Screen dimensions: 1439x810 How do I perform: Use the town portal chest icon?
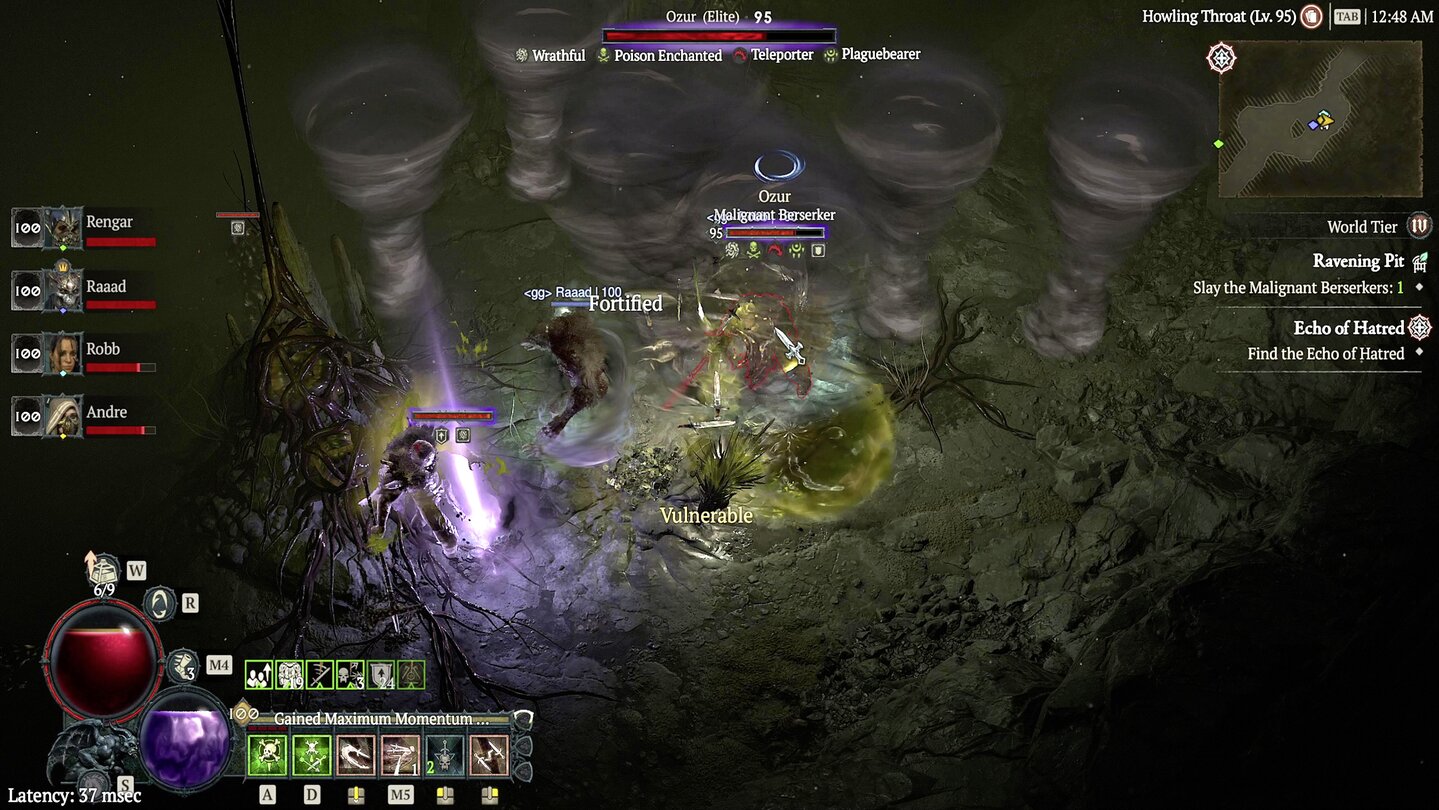(104, 571)
